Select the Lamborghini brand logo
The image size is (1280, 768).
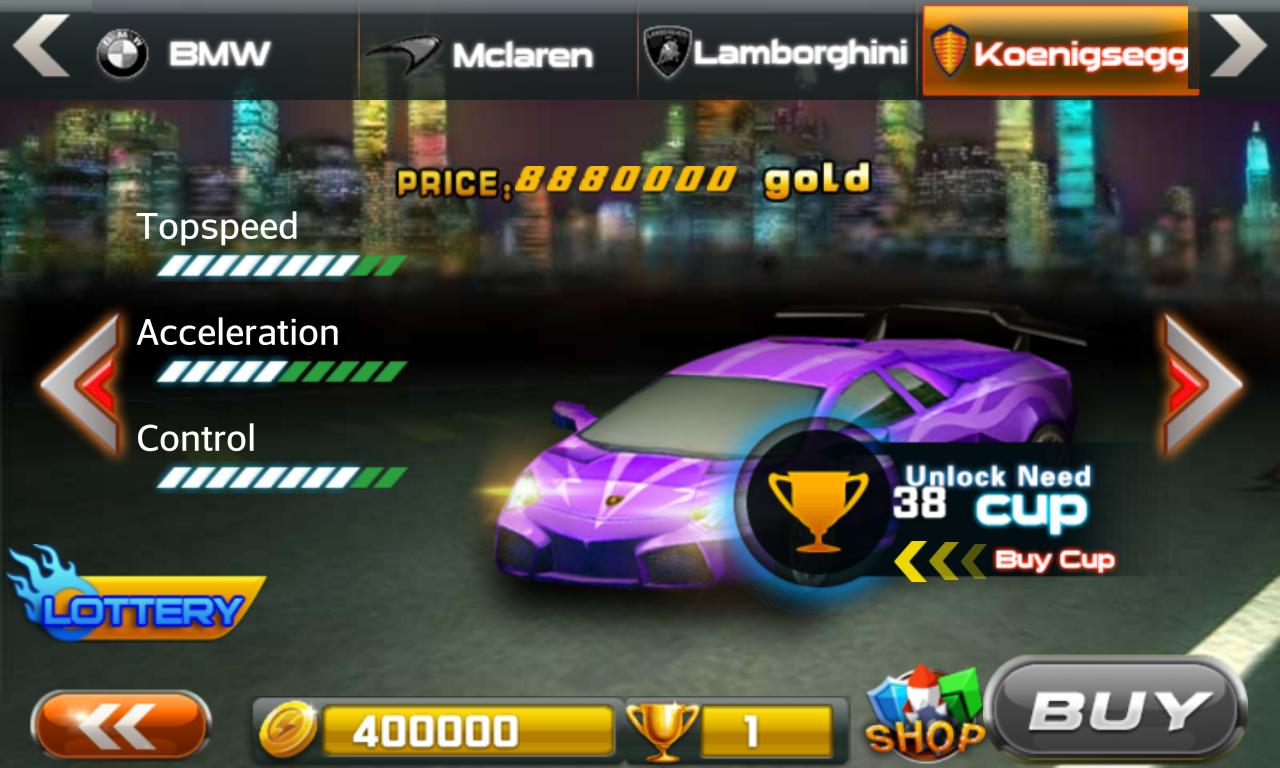point(669,48)
